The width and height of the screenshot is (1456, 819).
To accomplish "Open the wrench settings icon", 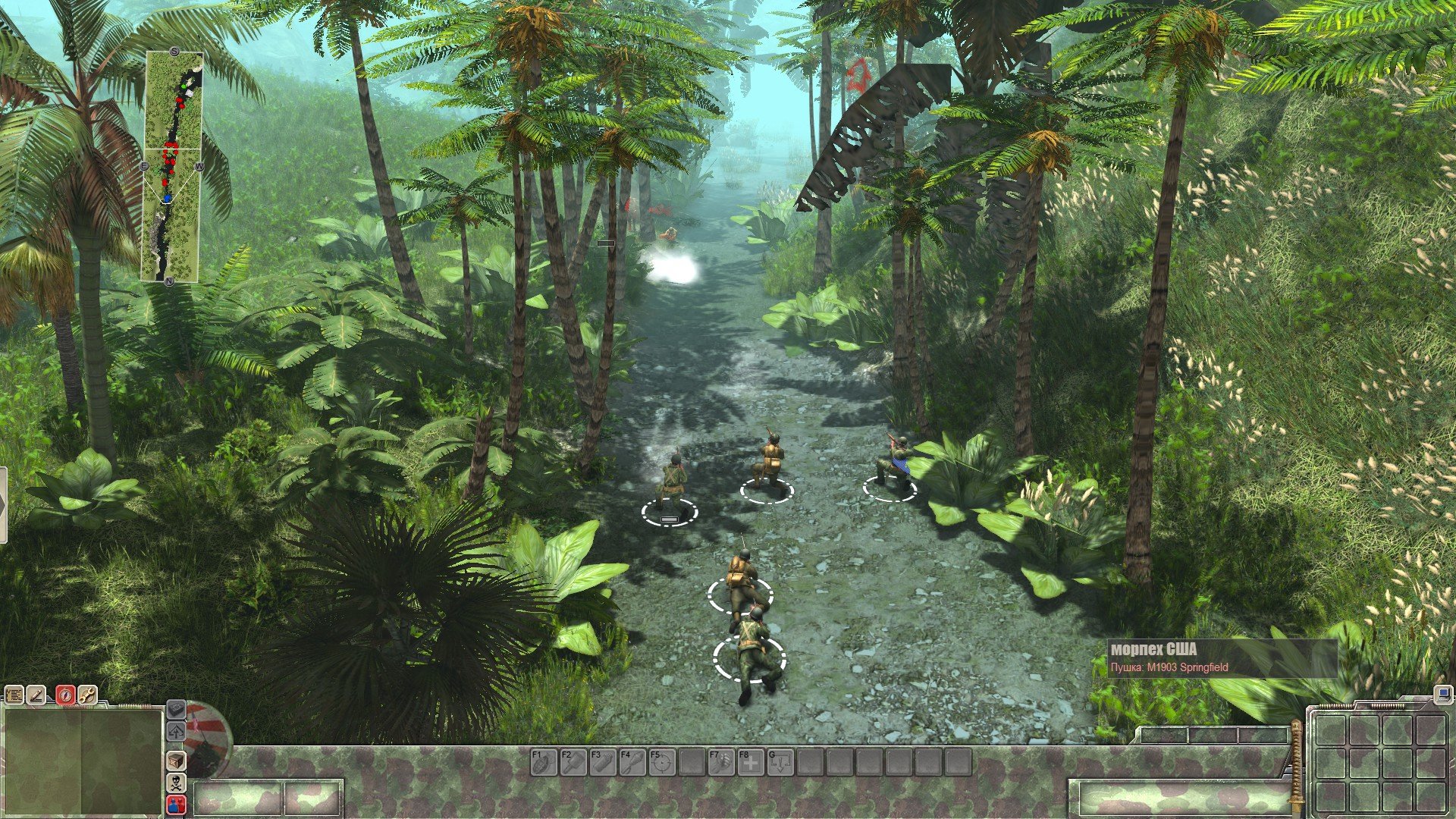I will (x=88, y=695).
